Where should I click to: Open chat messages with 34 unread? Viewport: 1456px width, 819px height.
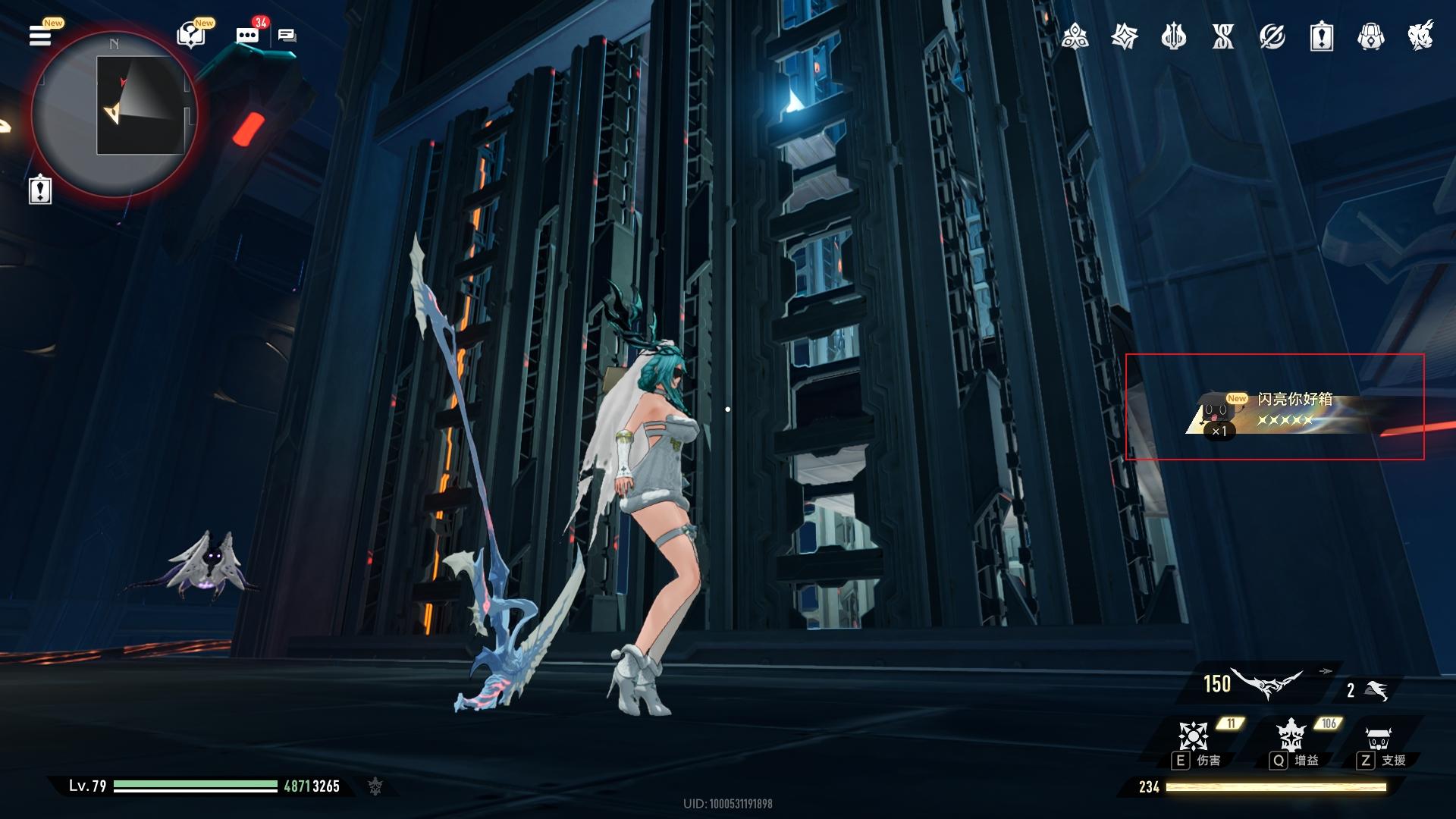[247, 35]
